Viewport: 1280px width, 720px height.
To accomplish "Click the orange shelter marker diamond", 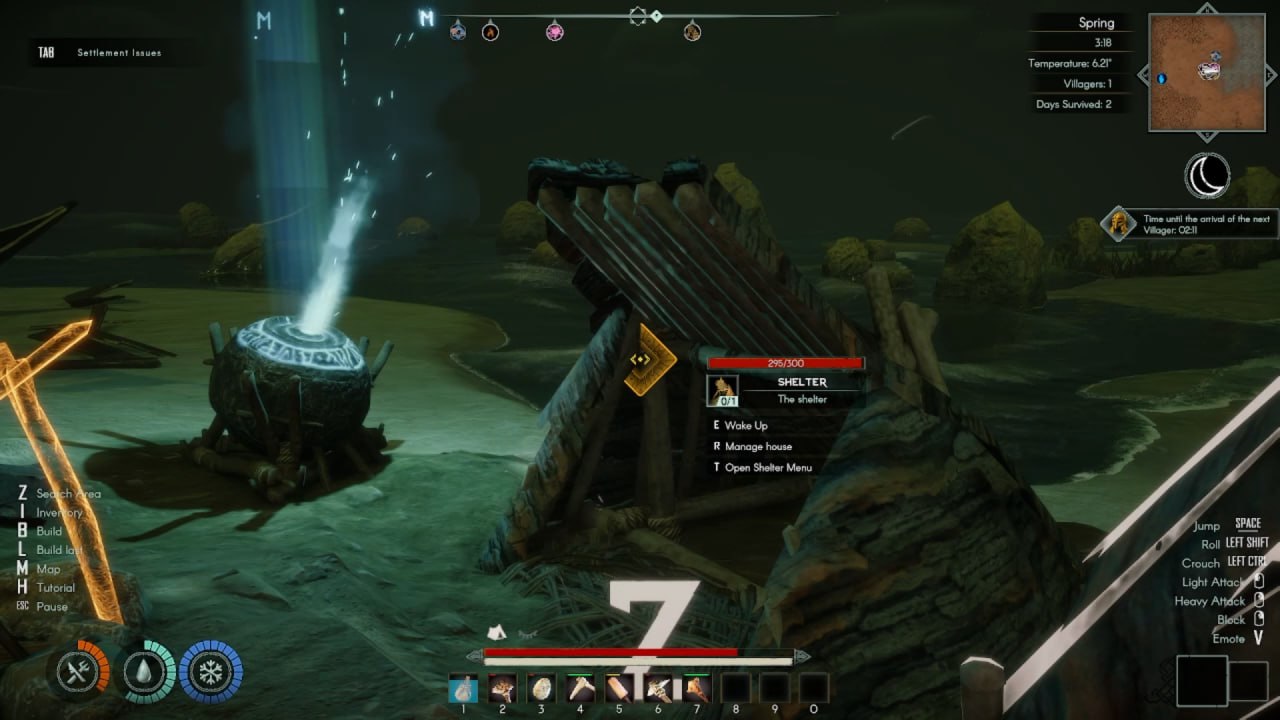I will pos(642,359).
